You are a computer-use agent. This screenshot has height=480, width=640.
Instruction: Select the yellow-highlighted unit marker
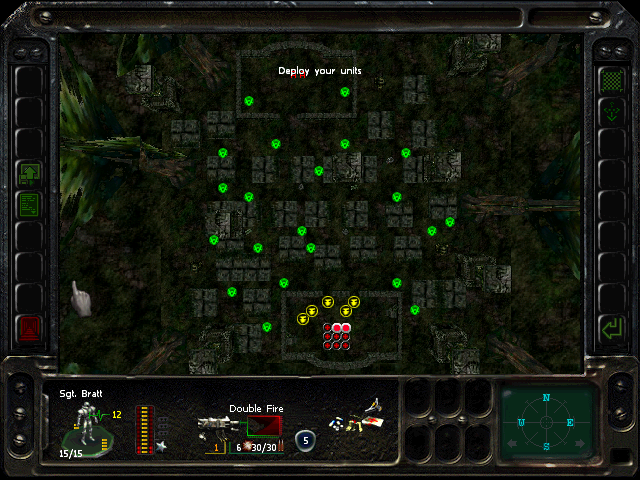(327, 305)
